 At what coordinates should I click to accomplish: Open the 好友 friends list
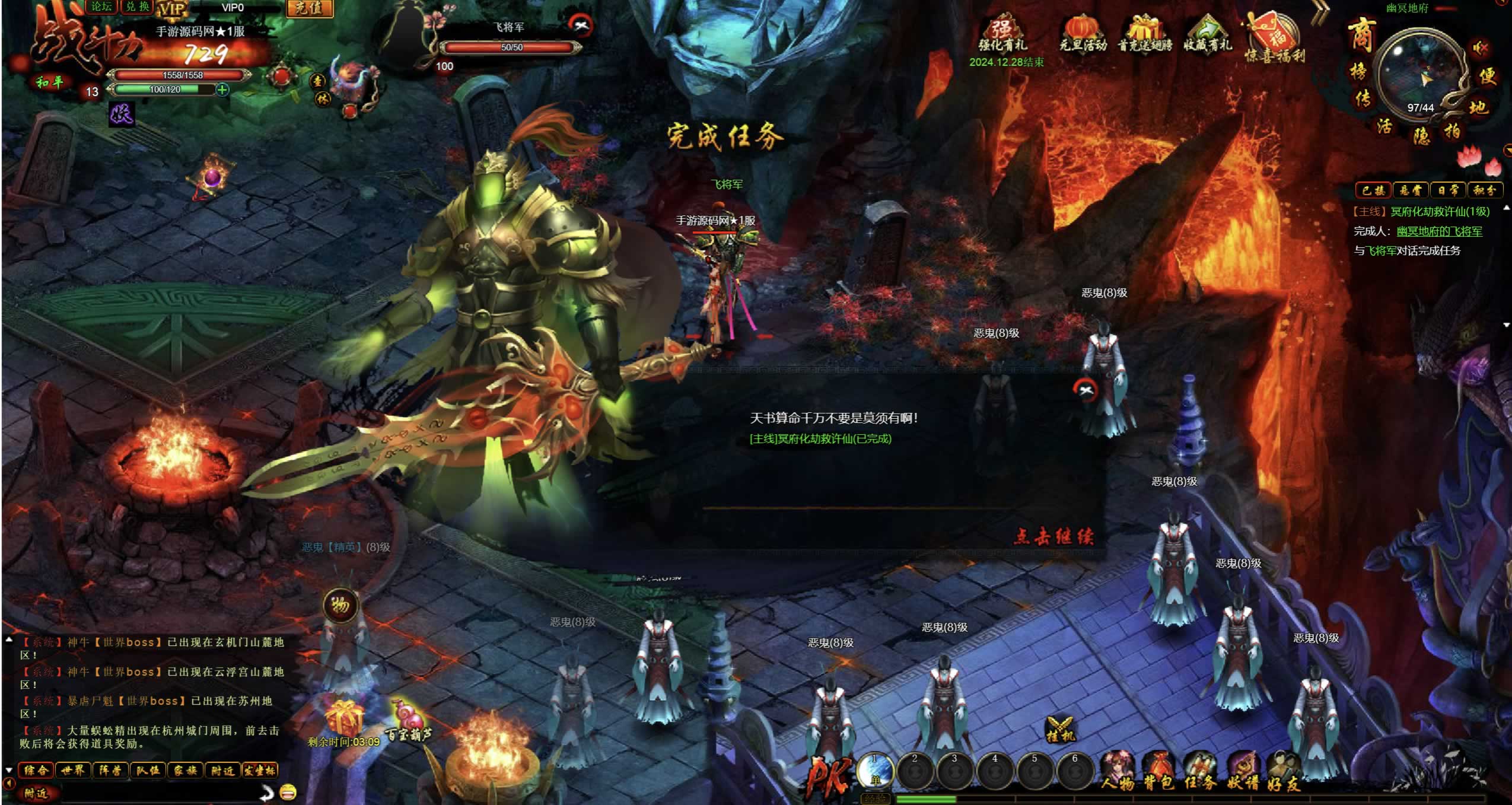click(1284, 771)
